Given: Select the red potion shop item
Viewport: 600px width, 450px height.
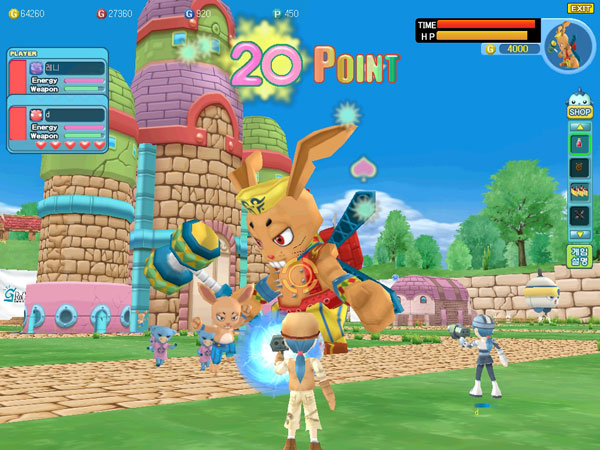Looking at the screenshot, I should tap(580, 143).
